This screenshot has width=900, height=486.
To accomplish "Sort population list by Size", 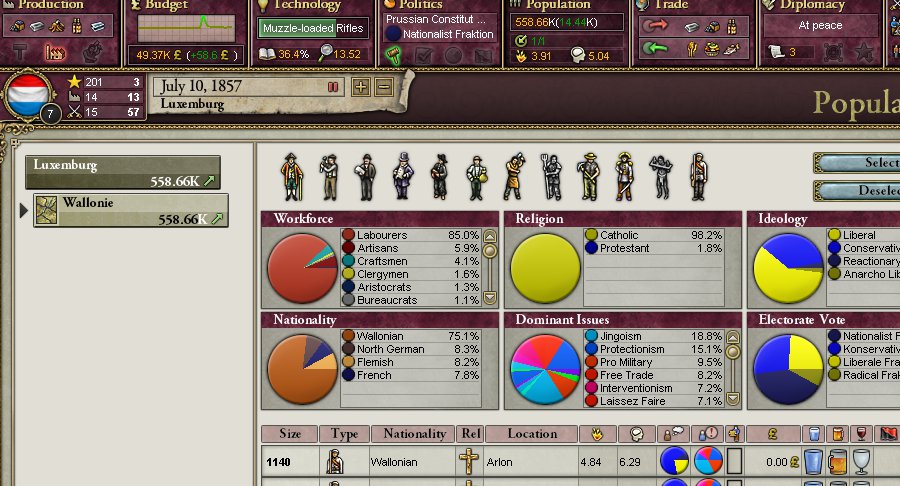I will pos(290,434).
